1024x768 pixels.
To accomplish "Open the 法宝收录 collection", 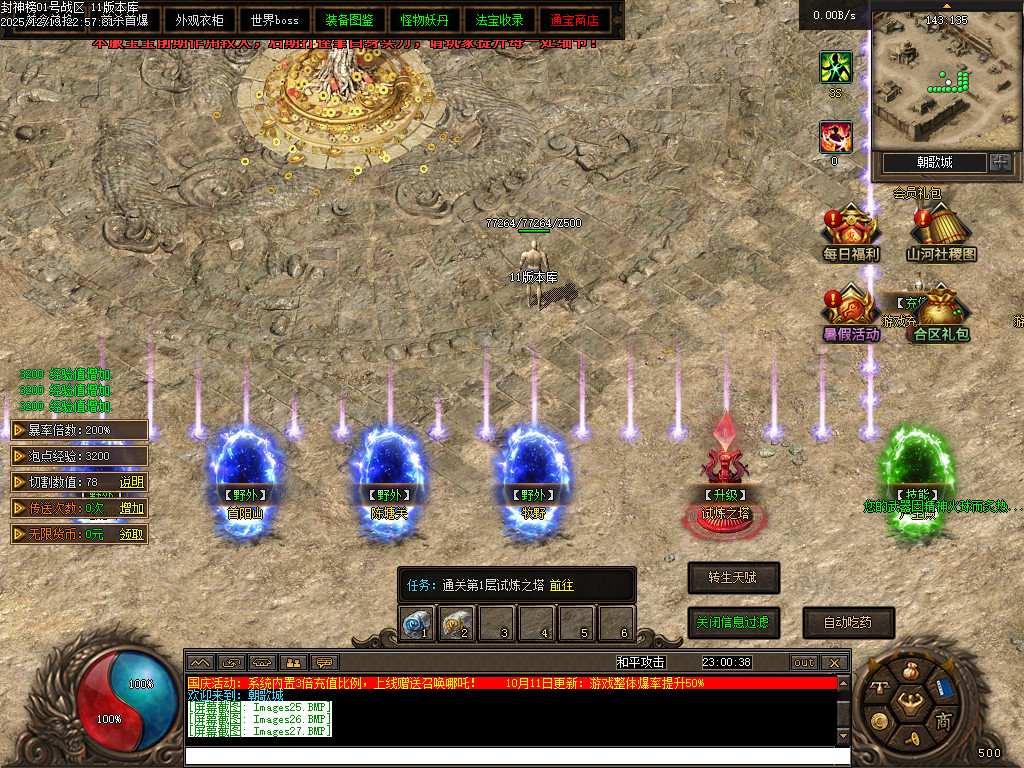I will point(500,20).
